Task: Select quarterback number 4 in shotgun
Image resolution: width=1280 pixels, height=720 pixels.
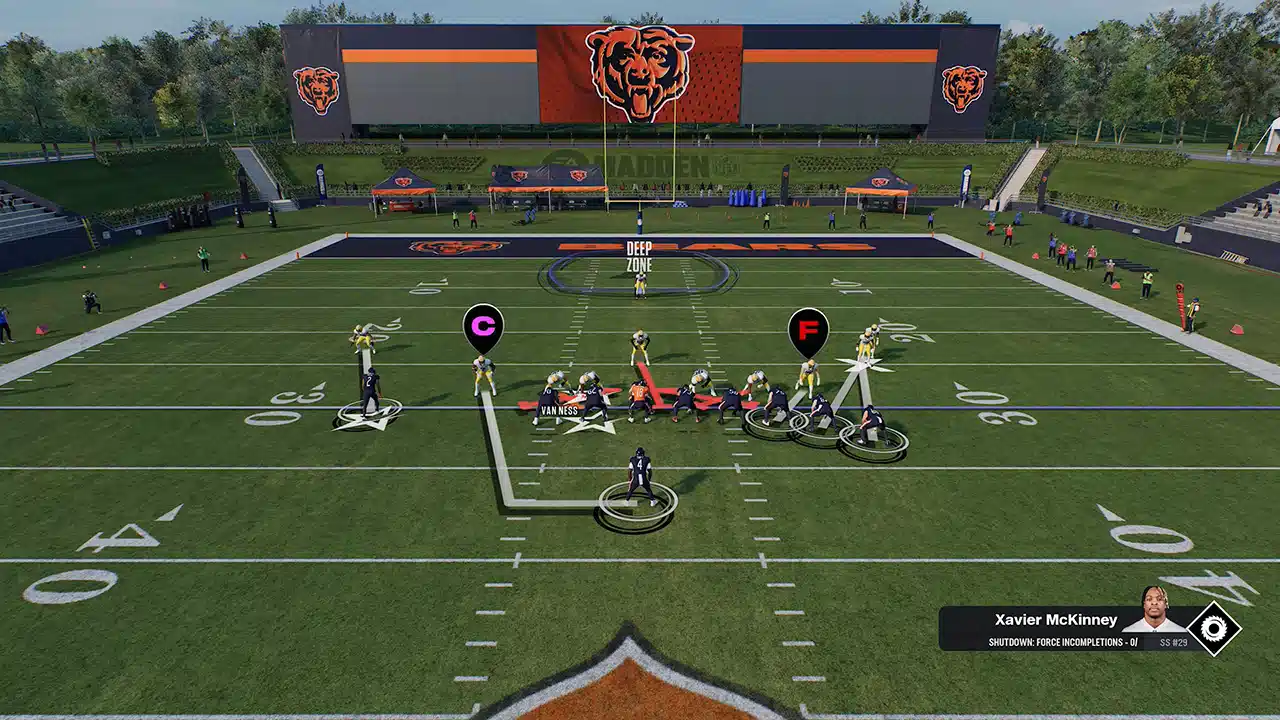Action: click(x=639, y=470)
